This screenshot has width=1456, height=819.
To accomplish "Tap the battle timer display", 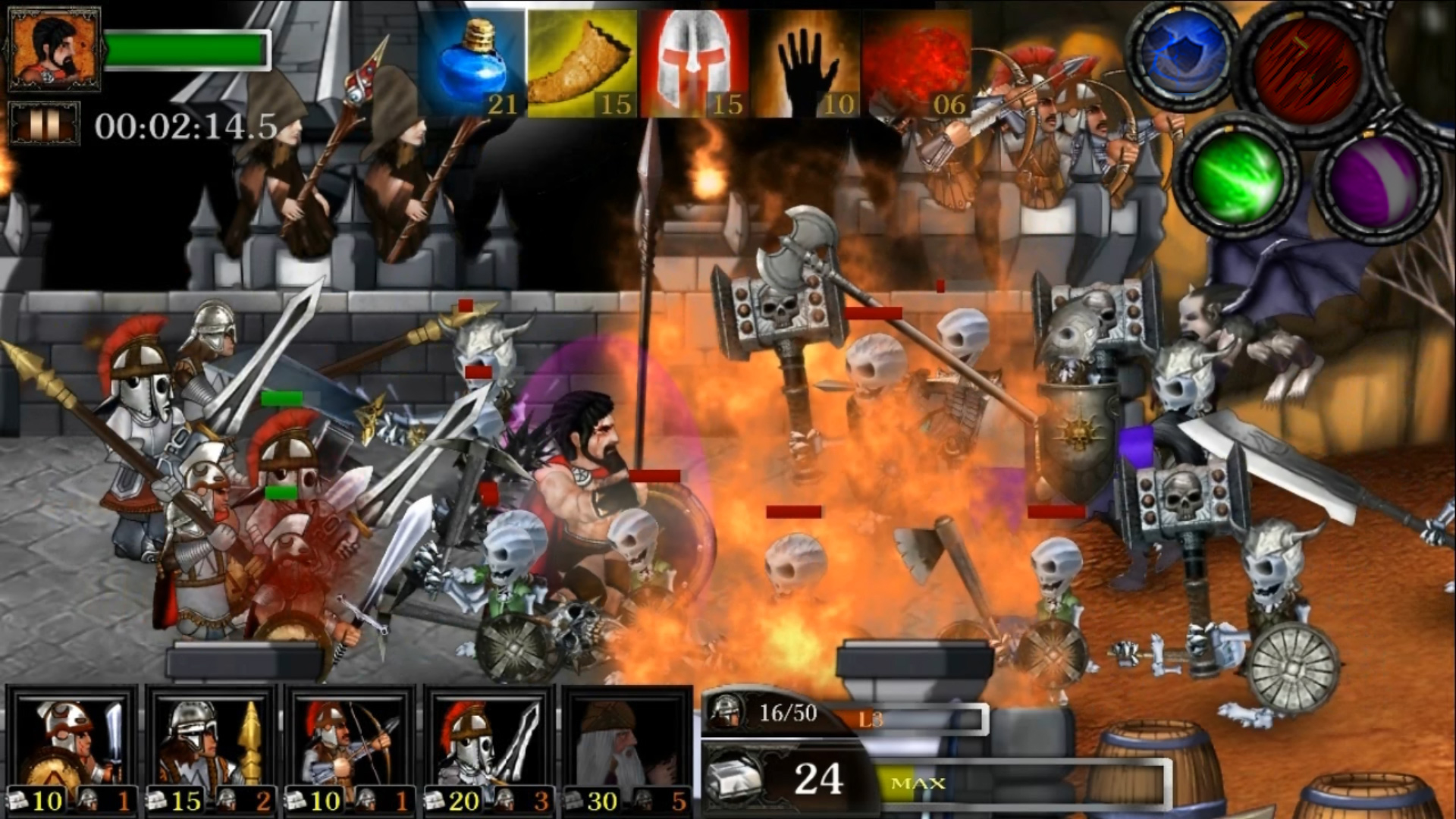I will (x=186, y=125).
